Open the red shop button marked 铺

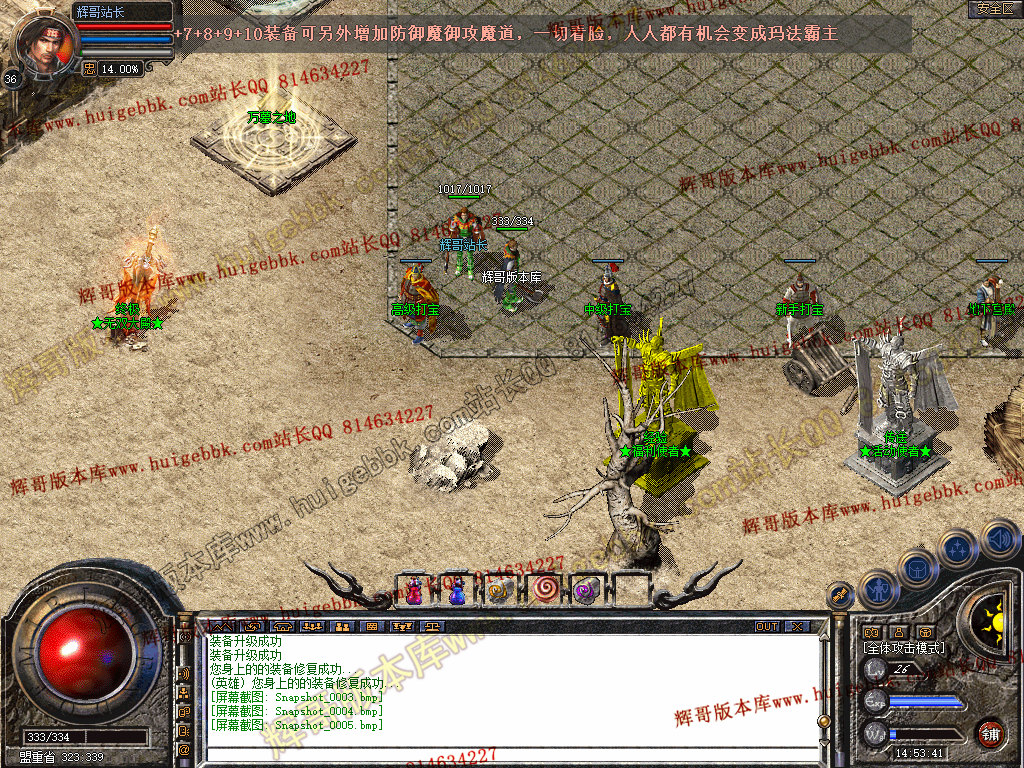pyautogui.click(x=990, y=732)
